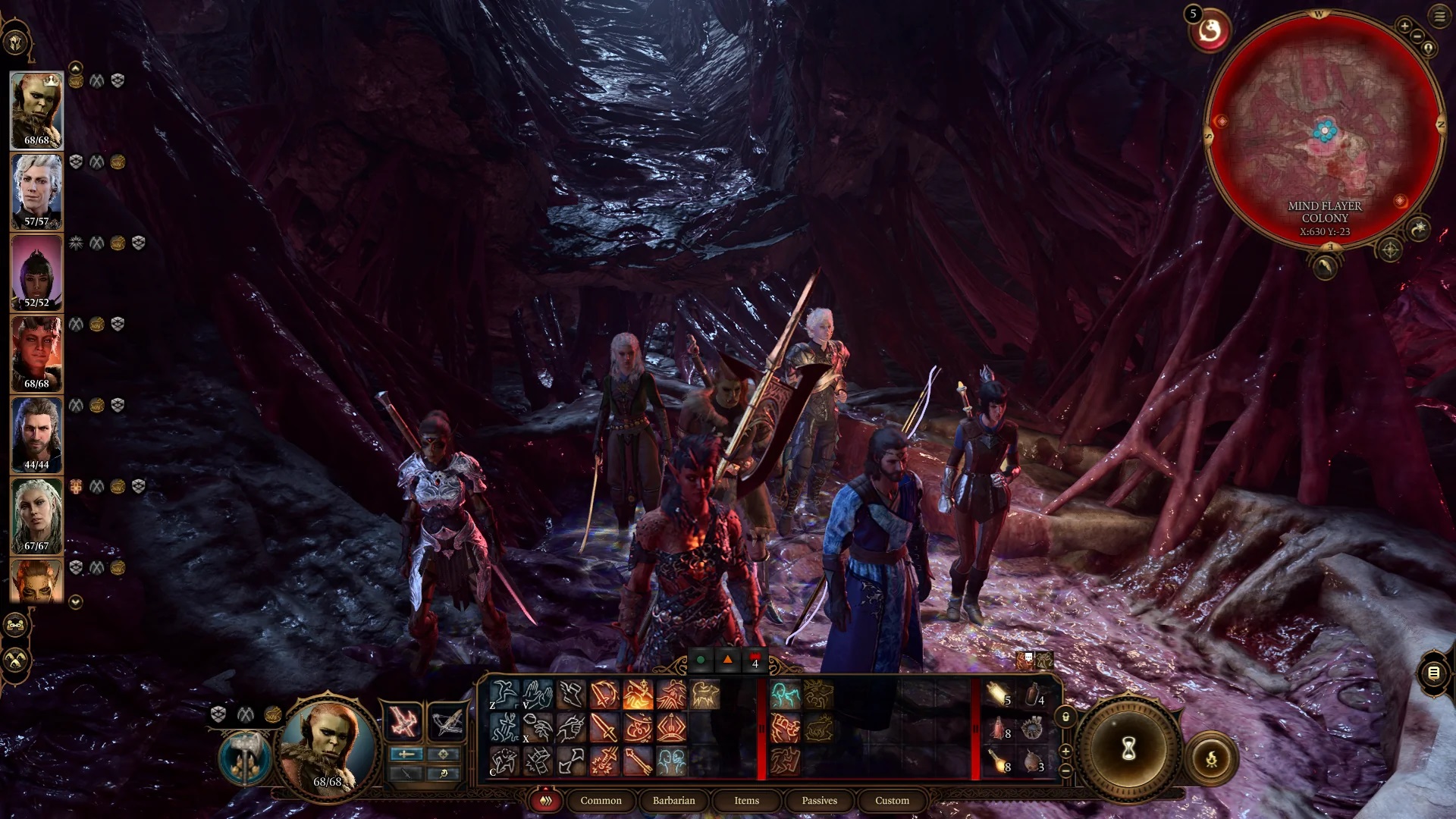Image resolution: width=1456 pixels, height=819 pixels.
Task: Switch to the Items tab
Action: (x=745, y=801)
